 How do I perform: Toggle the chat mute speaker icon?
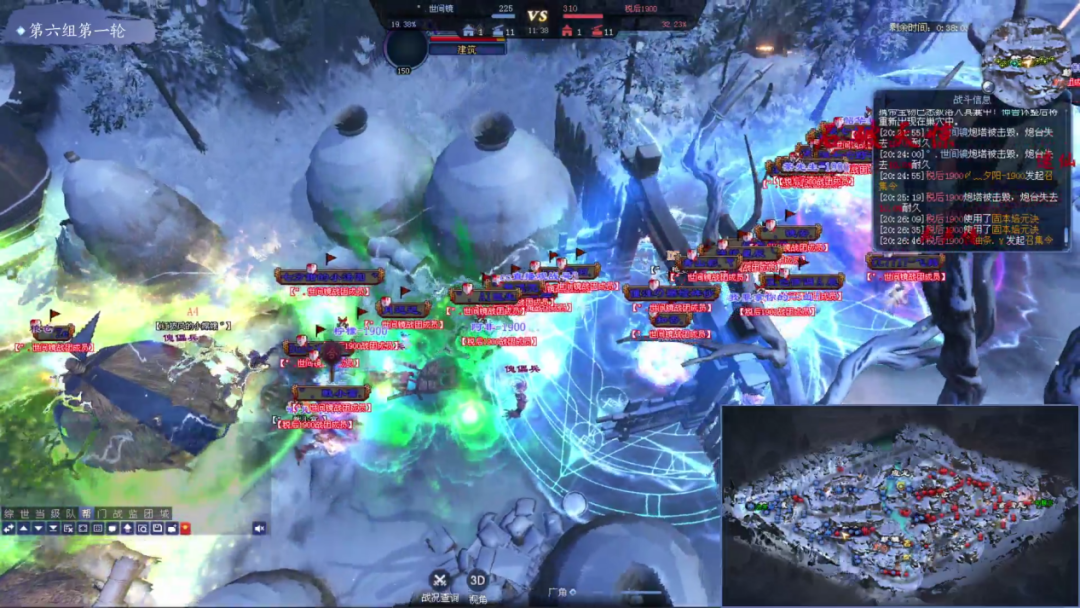pos(259,528)
